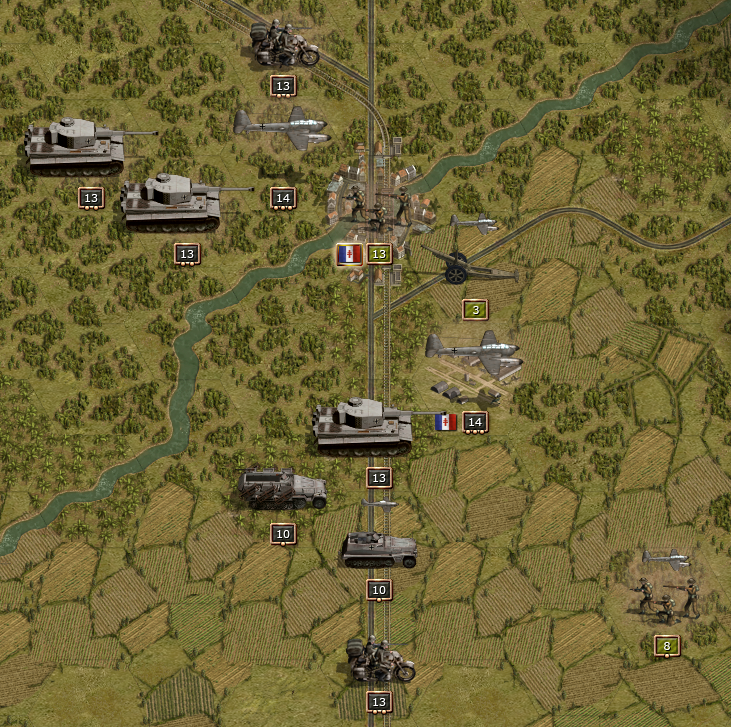This screenshot has height=727, width=731.
Task: Select the infantry squad with strength 8
Action: tap(662, 594)
